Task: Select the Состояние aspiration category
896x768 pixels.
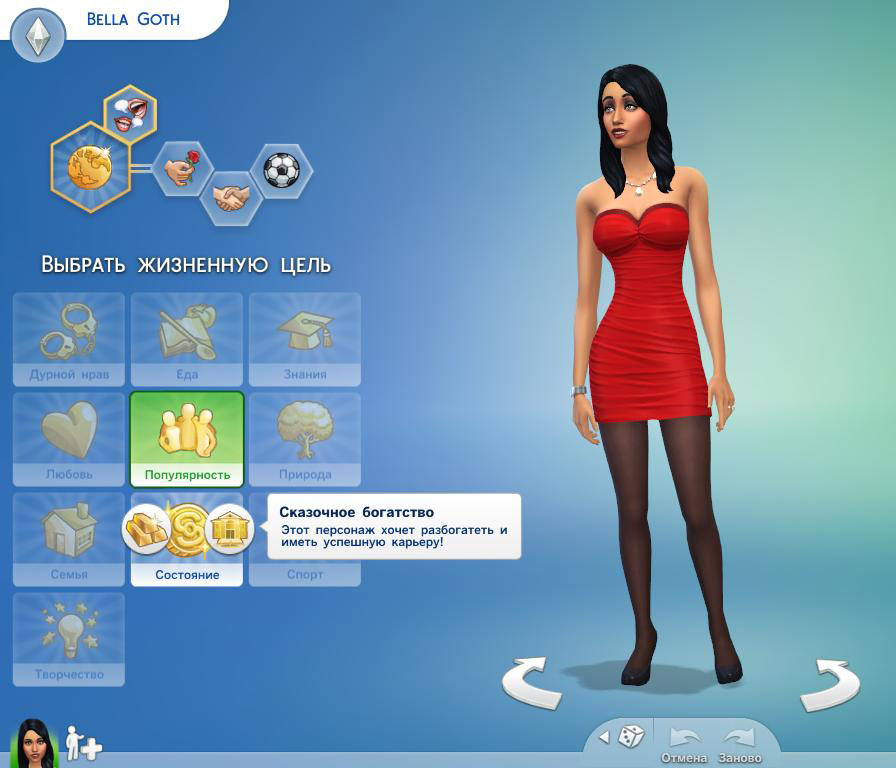Action: click(x=187, y=575)
